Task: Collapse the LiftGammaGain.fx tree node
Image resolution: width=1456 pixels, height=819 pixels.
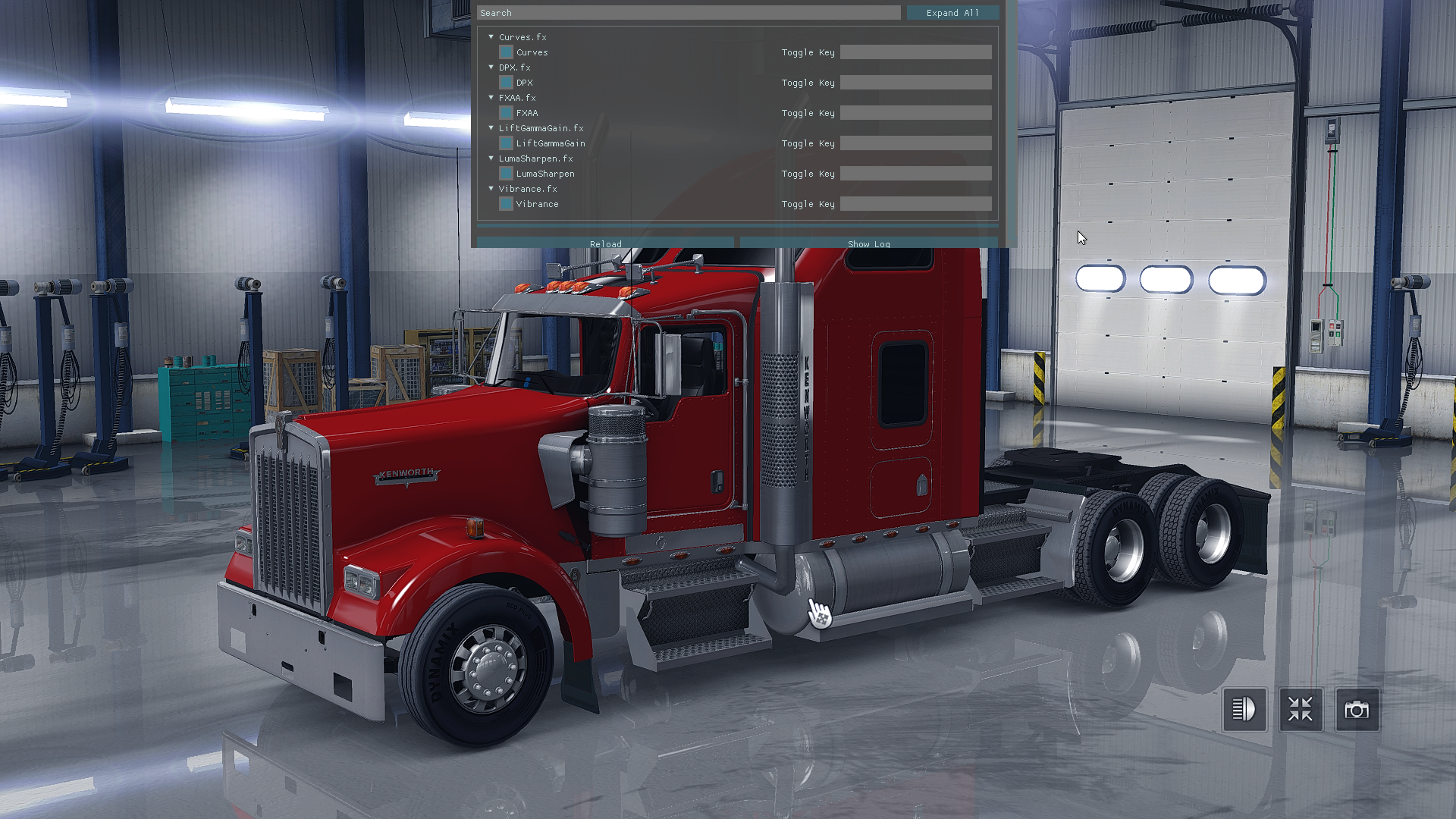Action: pyautogui.click(x=491, y=128)
